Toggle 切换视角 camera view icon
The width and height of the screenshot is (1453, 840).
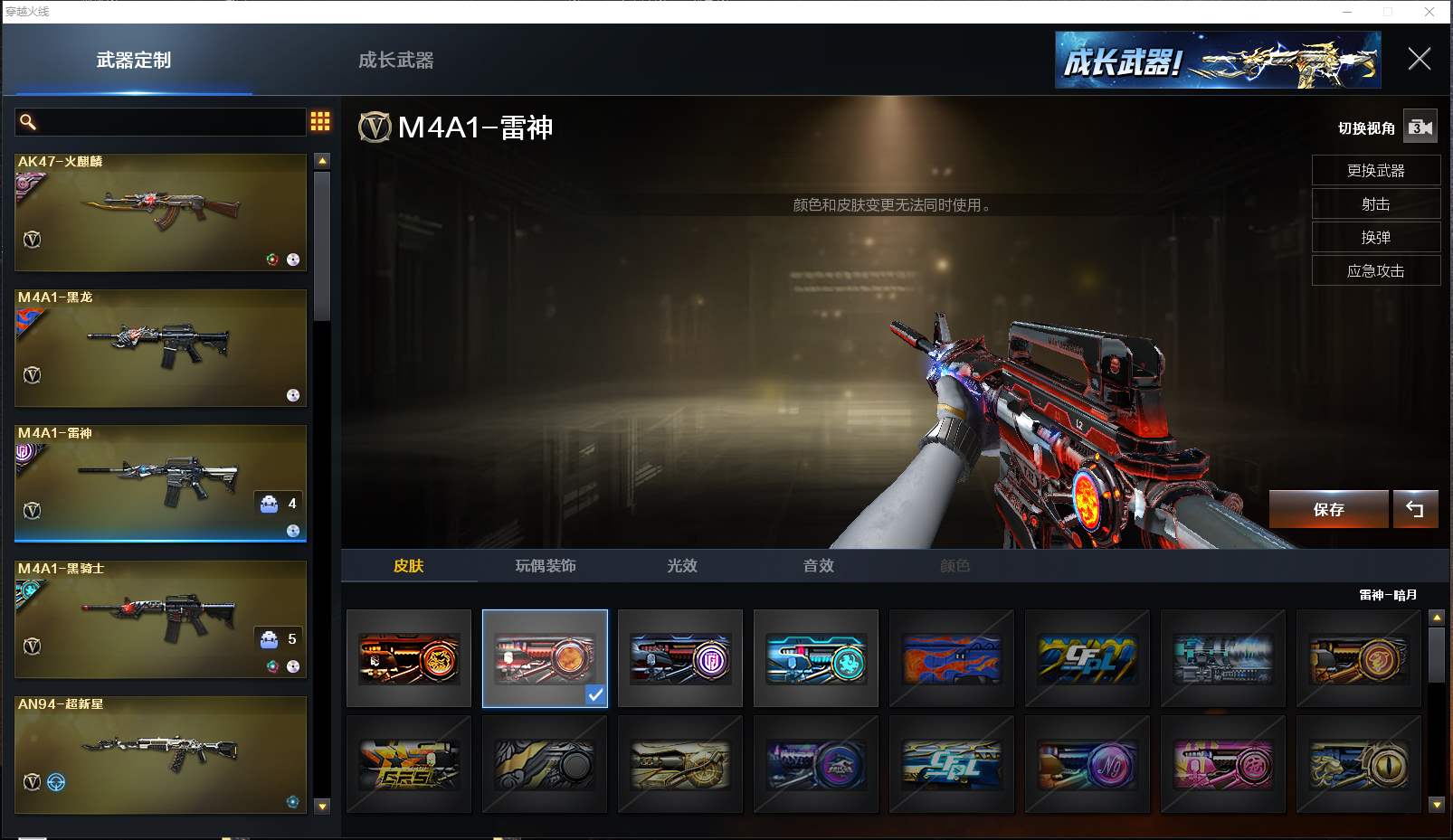tap(1420, 127)
